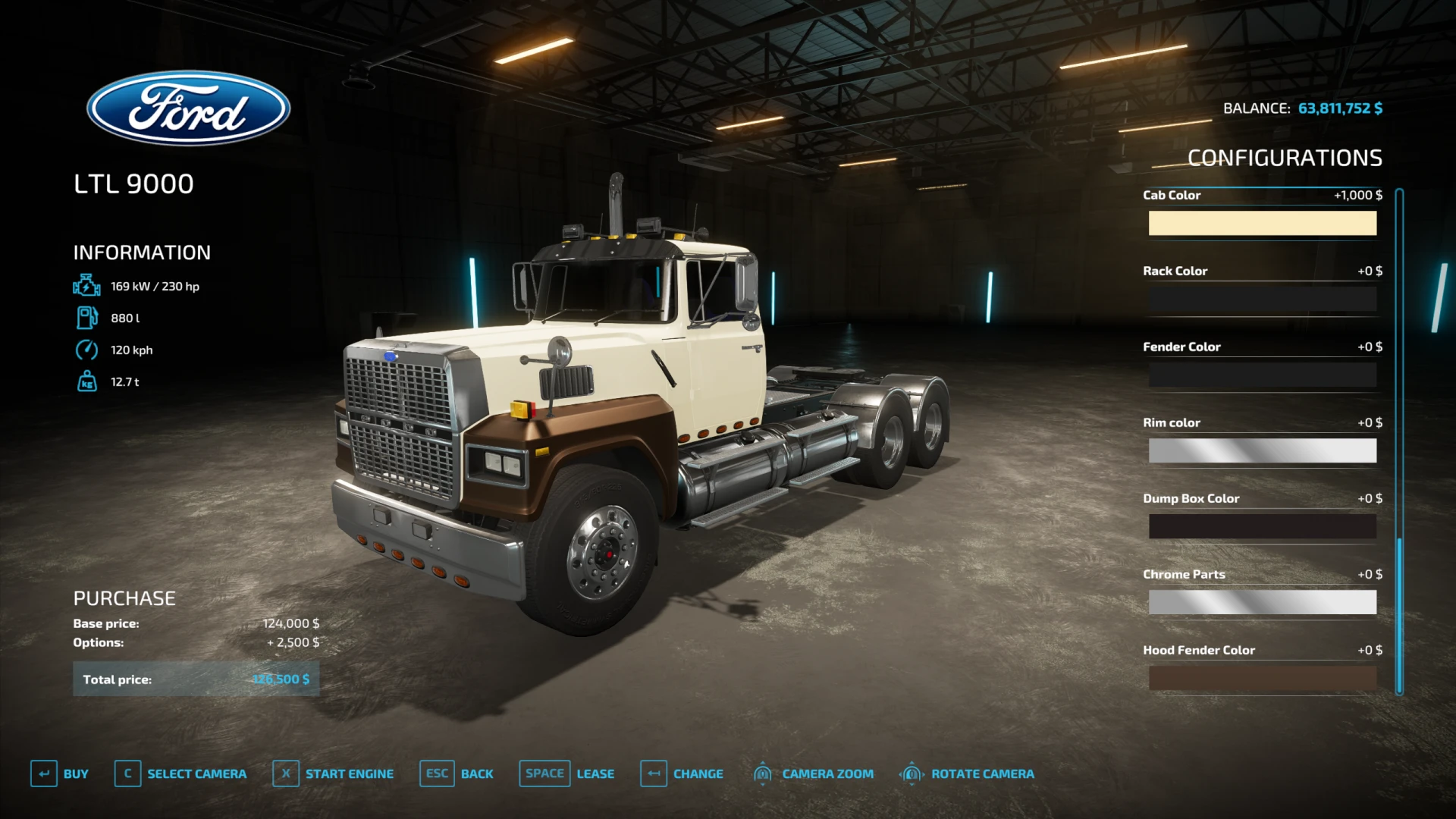Viewport: 1456px width, 819px height.
Task: Click the Ford logo emblem
Action: [x=189, y=108]
